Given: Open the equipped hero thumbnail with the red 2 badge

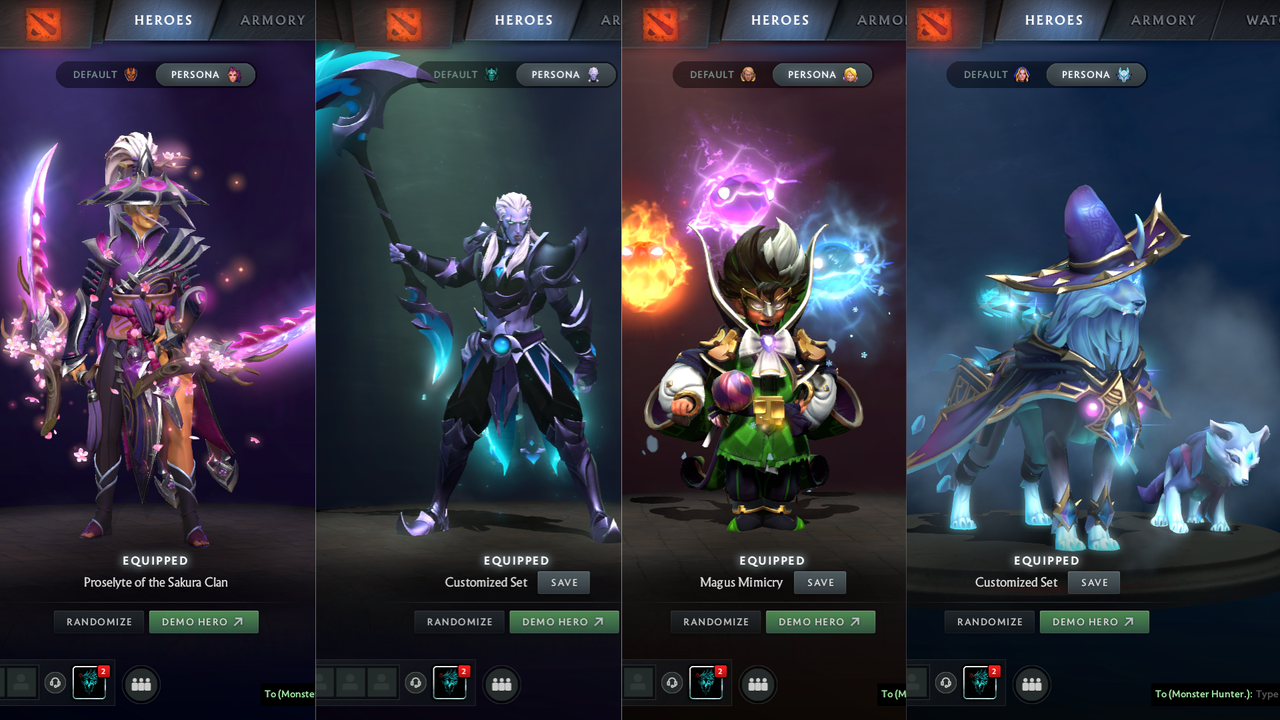Looking at the screenshot, I should (x=89, y=684).
